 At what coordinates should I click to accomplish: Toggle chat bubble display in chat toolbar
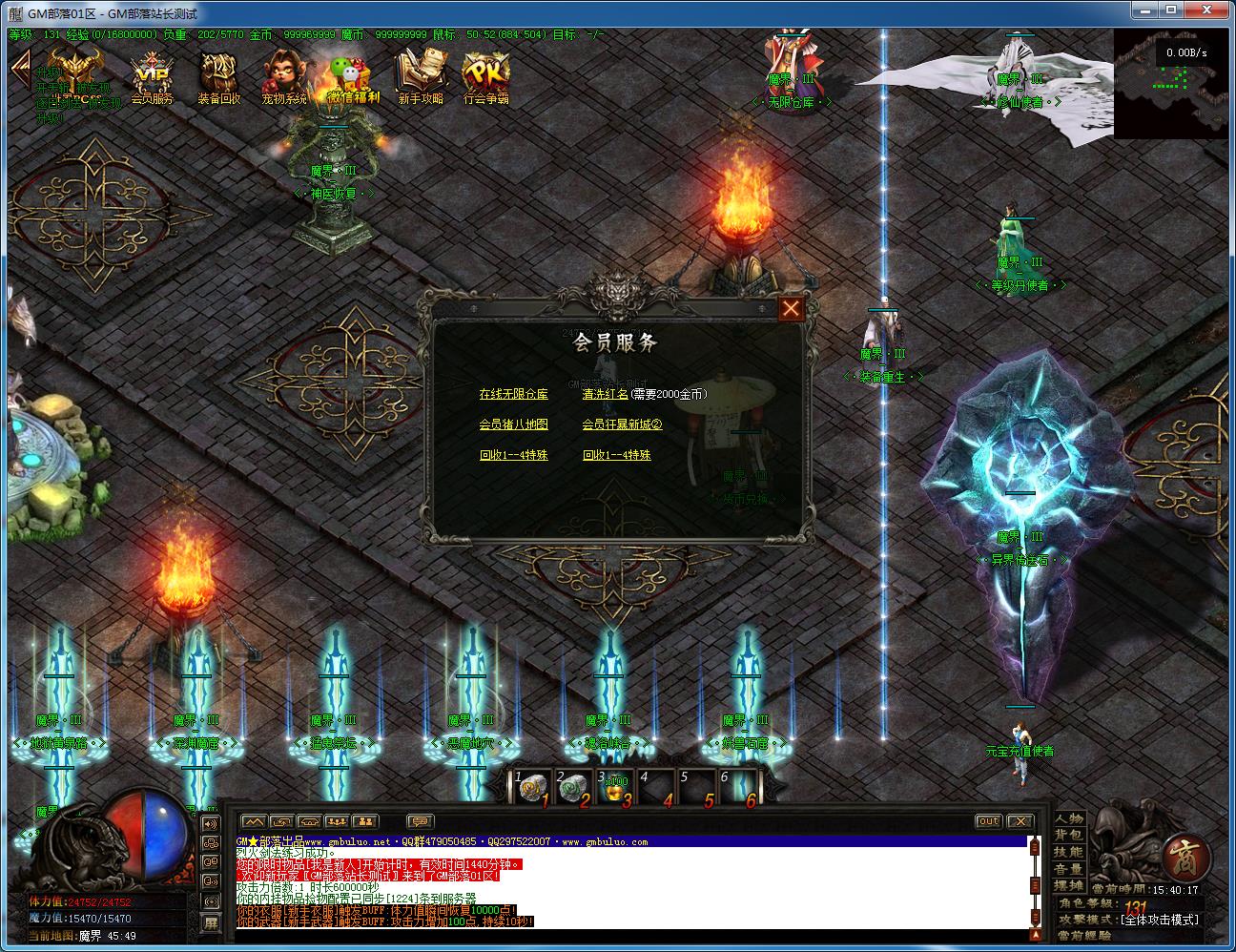click(x=420, y=821)
